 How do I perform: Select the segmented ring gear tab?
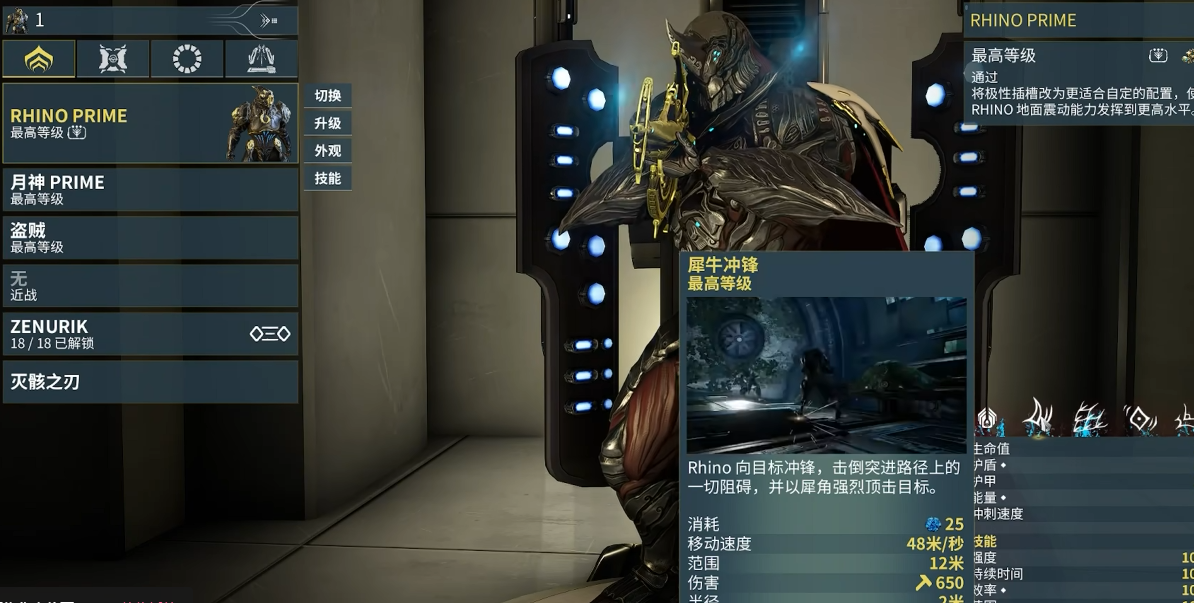(187, 60)
